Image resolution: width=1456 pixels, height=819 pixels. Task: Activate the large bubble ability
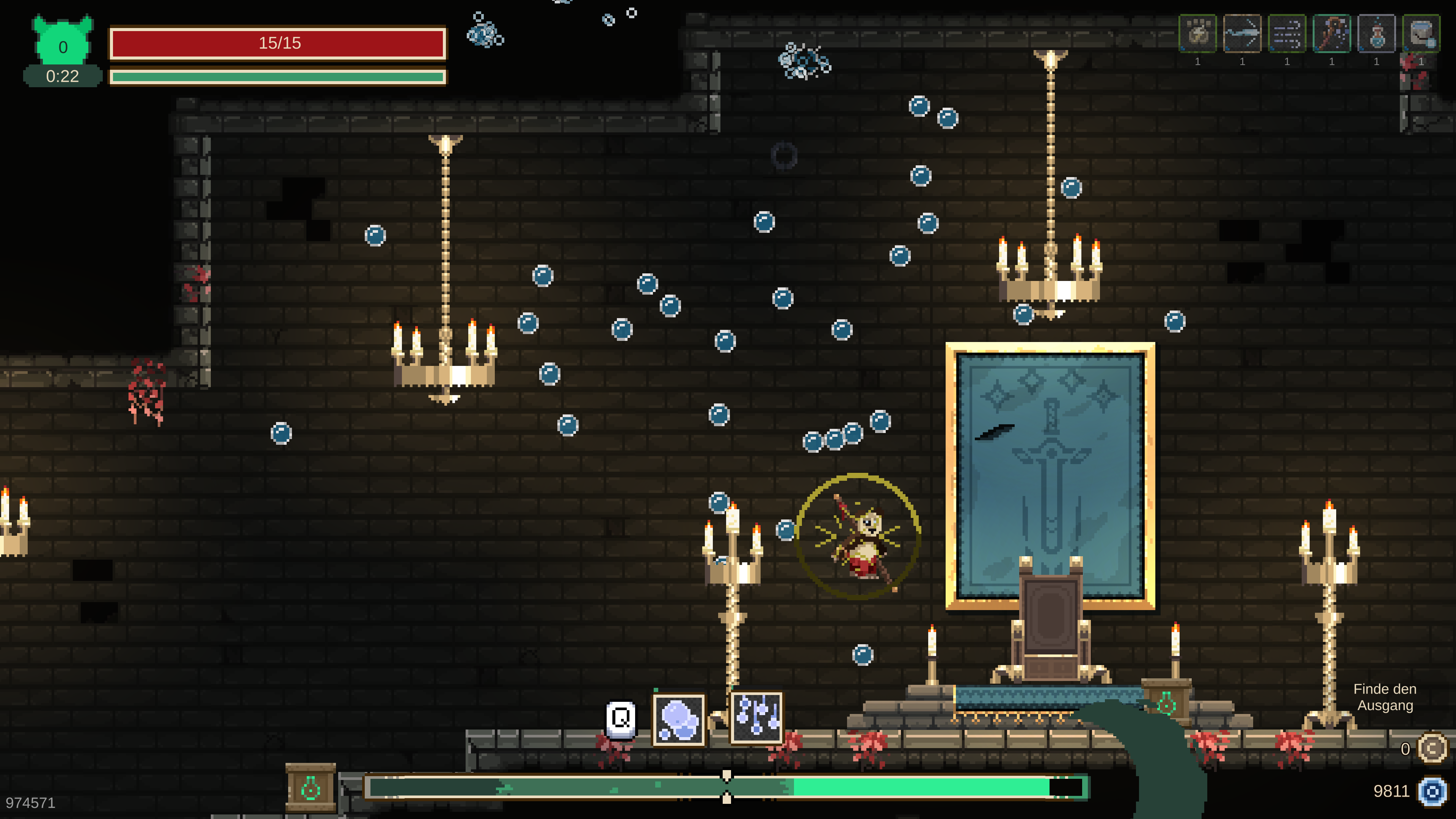679,720
